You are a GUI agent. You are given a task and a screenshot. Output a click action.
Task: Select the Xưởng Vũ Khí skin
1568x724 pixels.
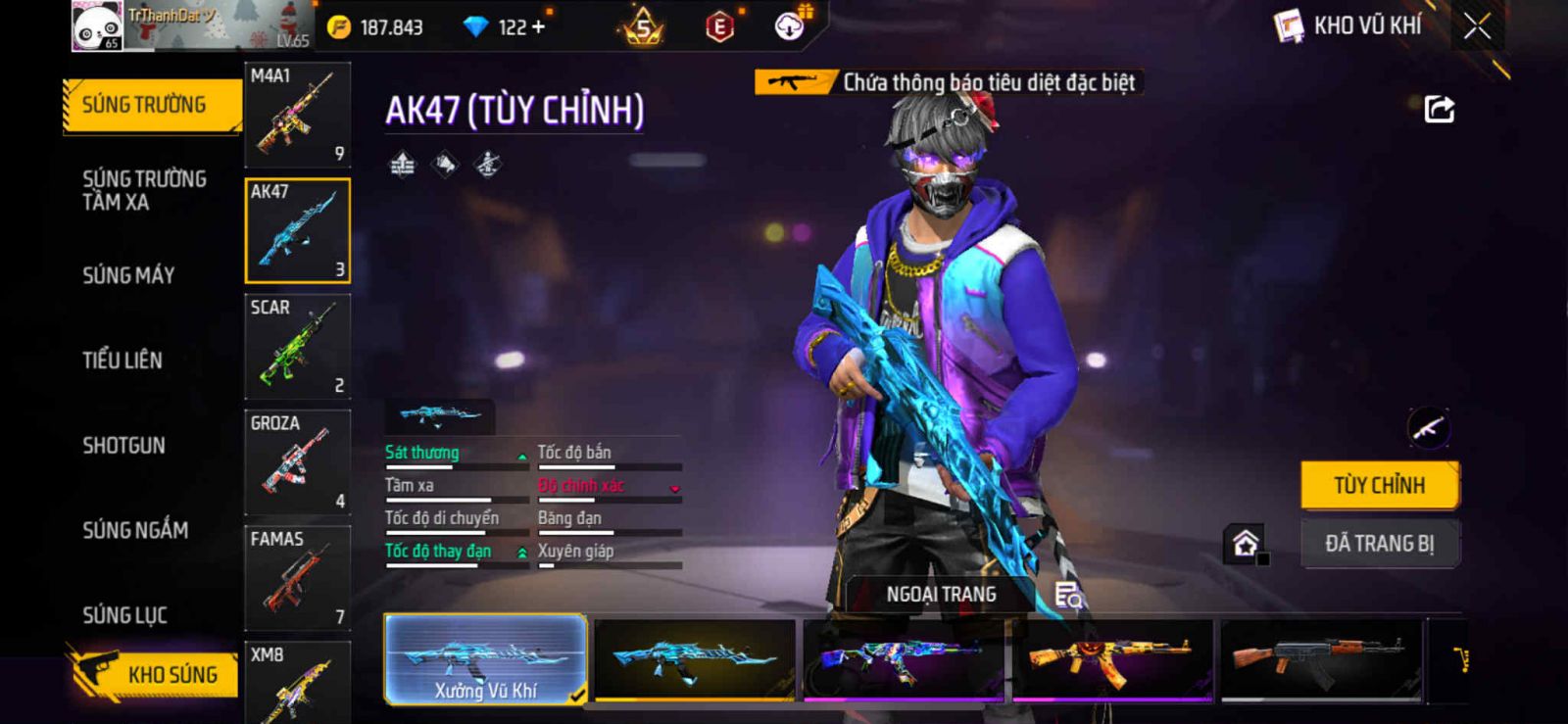[x=486, y=659]
